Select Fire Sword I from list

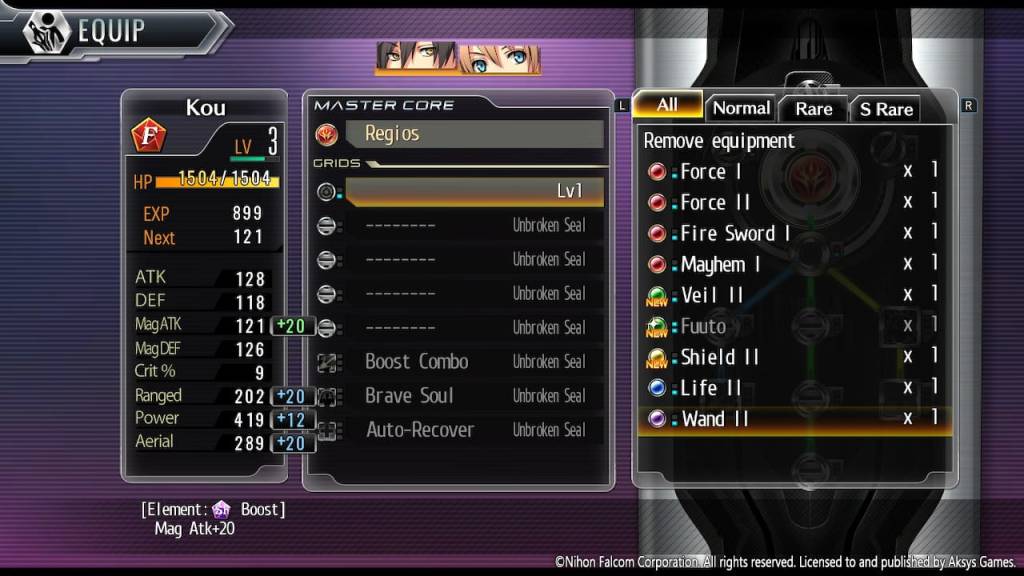click(x=735, y=234)
